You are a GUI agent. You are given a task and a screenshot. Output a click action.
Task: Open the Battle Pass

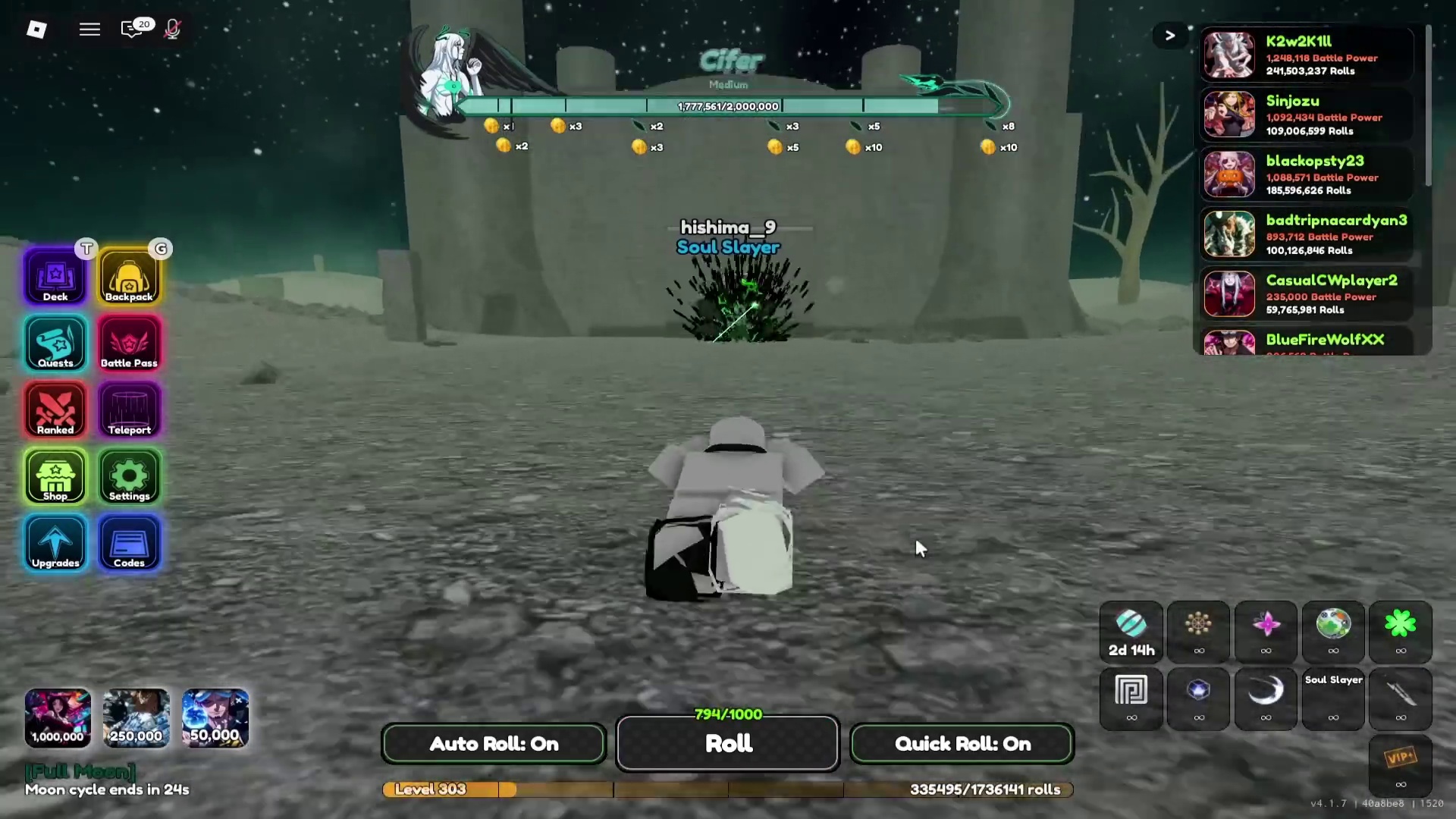129,344
